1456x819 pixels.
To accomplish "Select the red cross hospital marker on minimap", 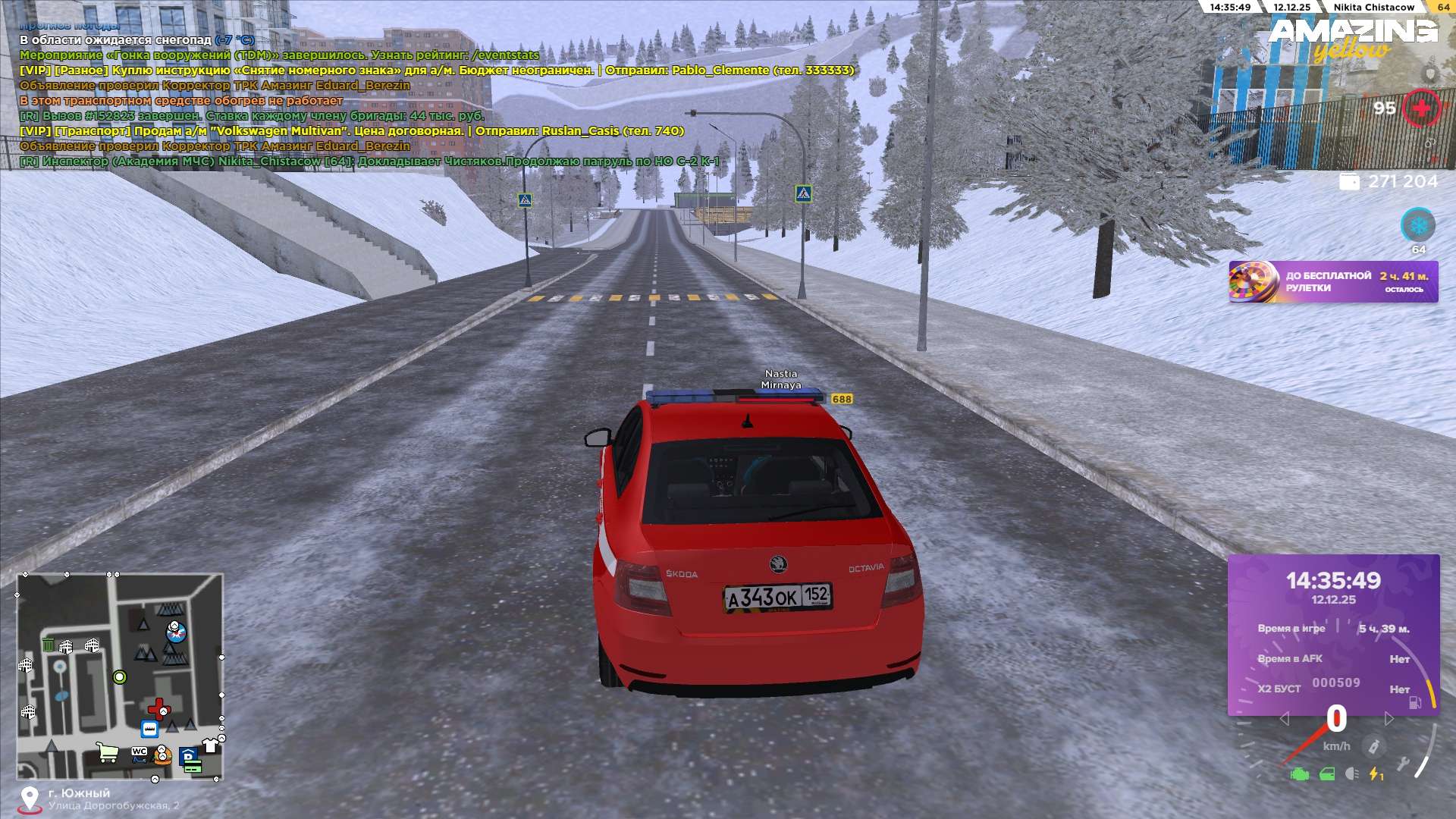I will (x=158, y=709).
